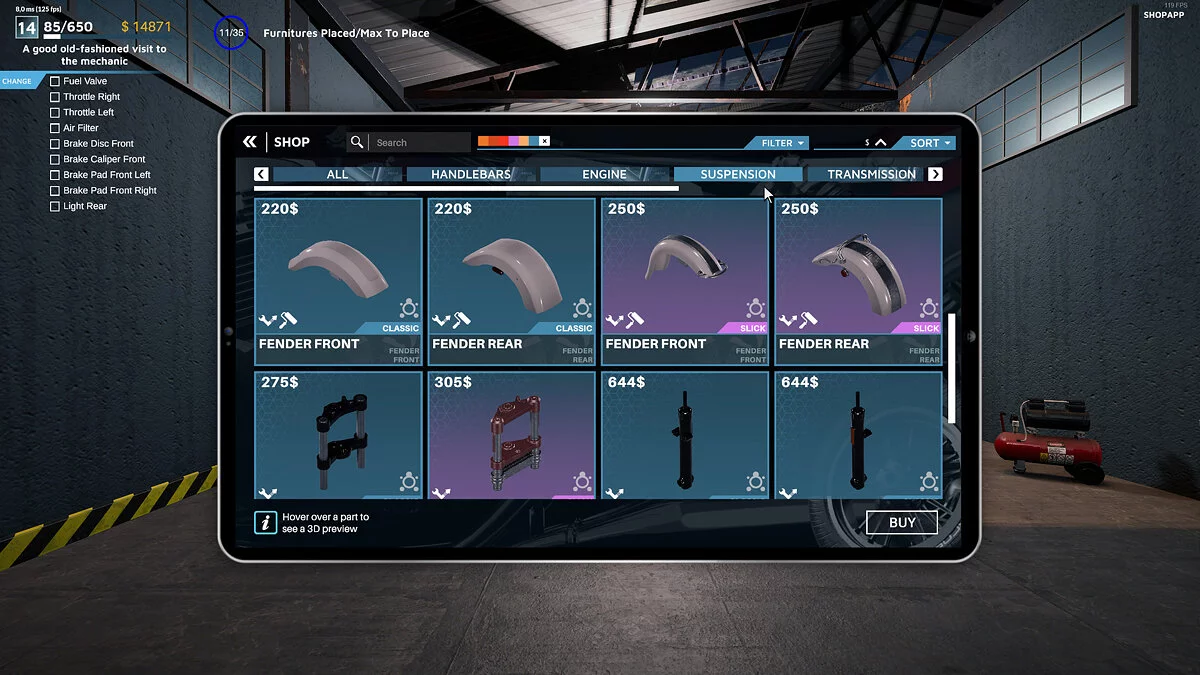The height and width of the screenshot is (675, 1200).
Task: Switch to the All category tab
Action: click(x=337, y=174)
